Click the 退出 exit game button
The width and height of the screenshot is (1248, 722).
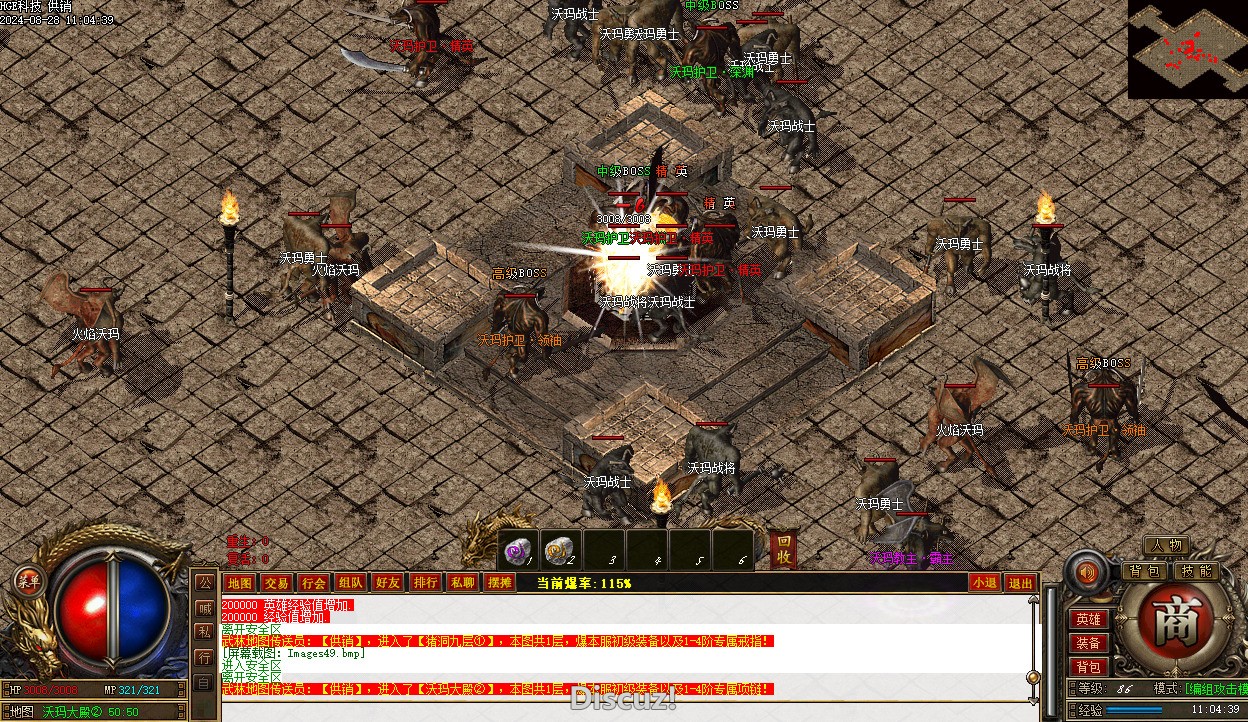1020,583
